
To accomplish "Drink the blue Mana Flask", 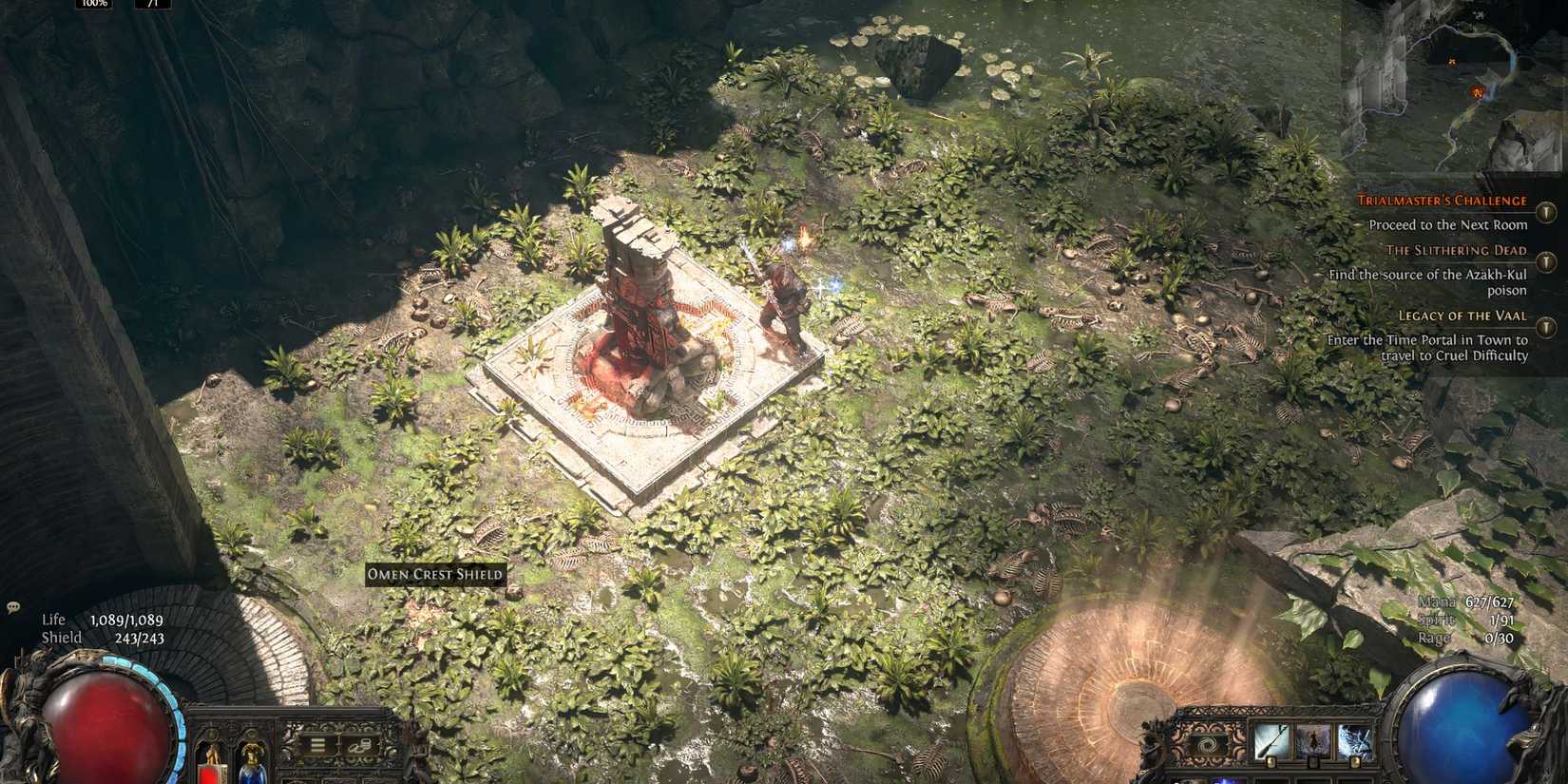I will point(250,770).
